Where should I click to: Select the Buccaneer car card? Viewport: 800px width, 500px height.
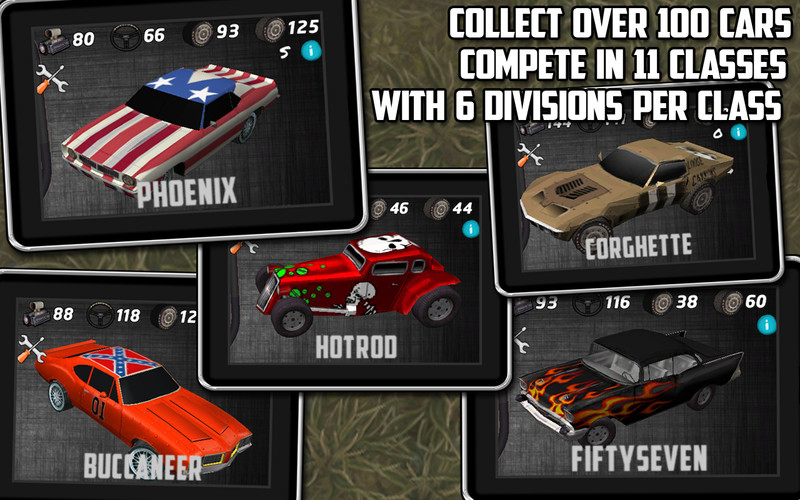click(145, 400)
